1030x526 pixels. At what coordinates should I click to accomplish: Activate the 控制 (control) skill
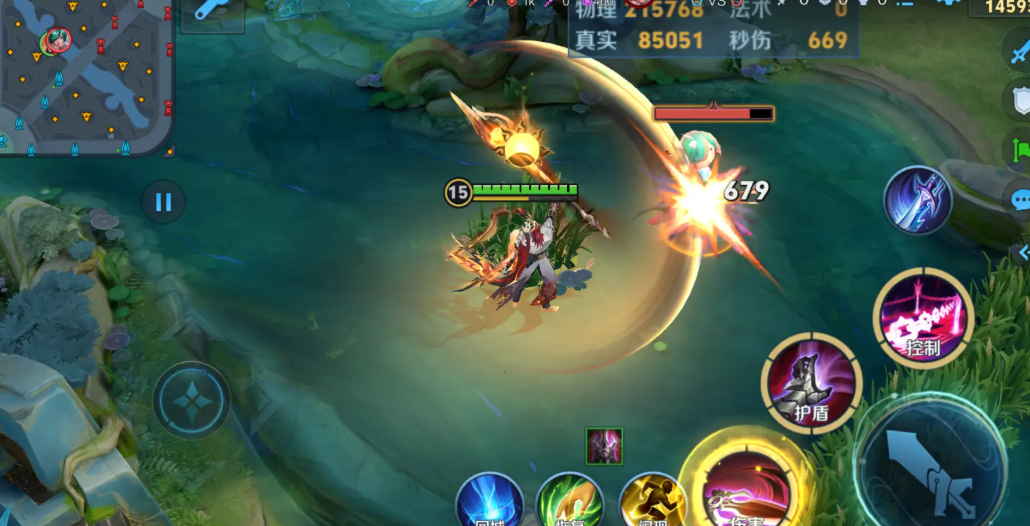click(x=923, y=318)
